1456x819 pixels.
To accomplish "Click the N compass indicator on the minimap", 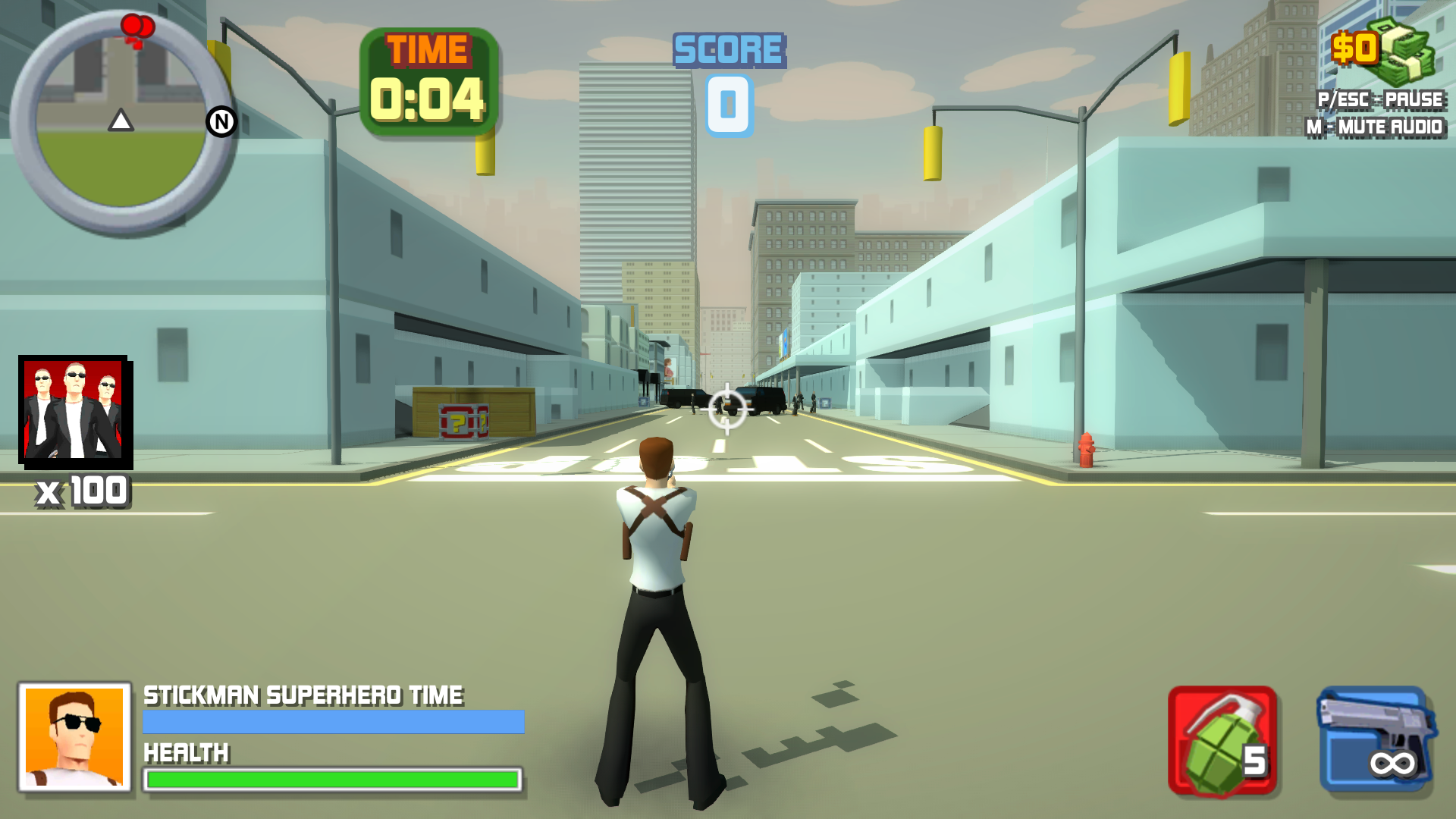I will coord(221,121).
